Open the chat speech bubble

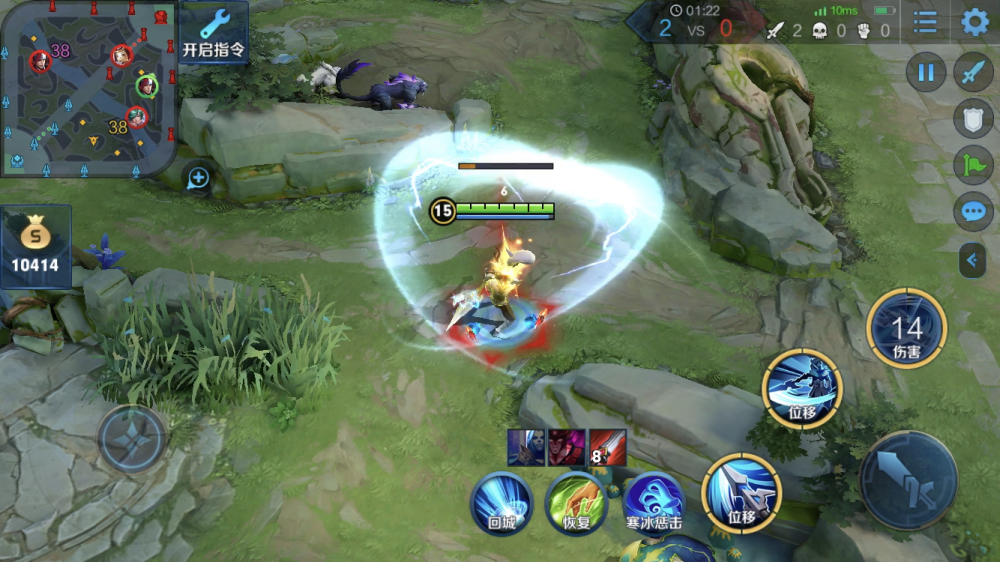pos(973,212)
